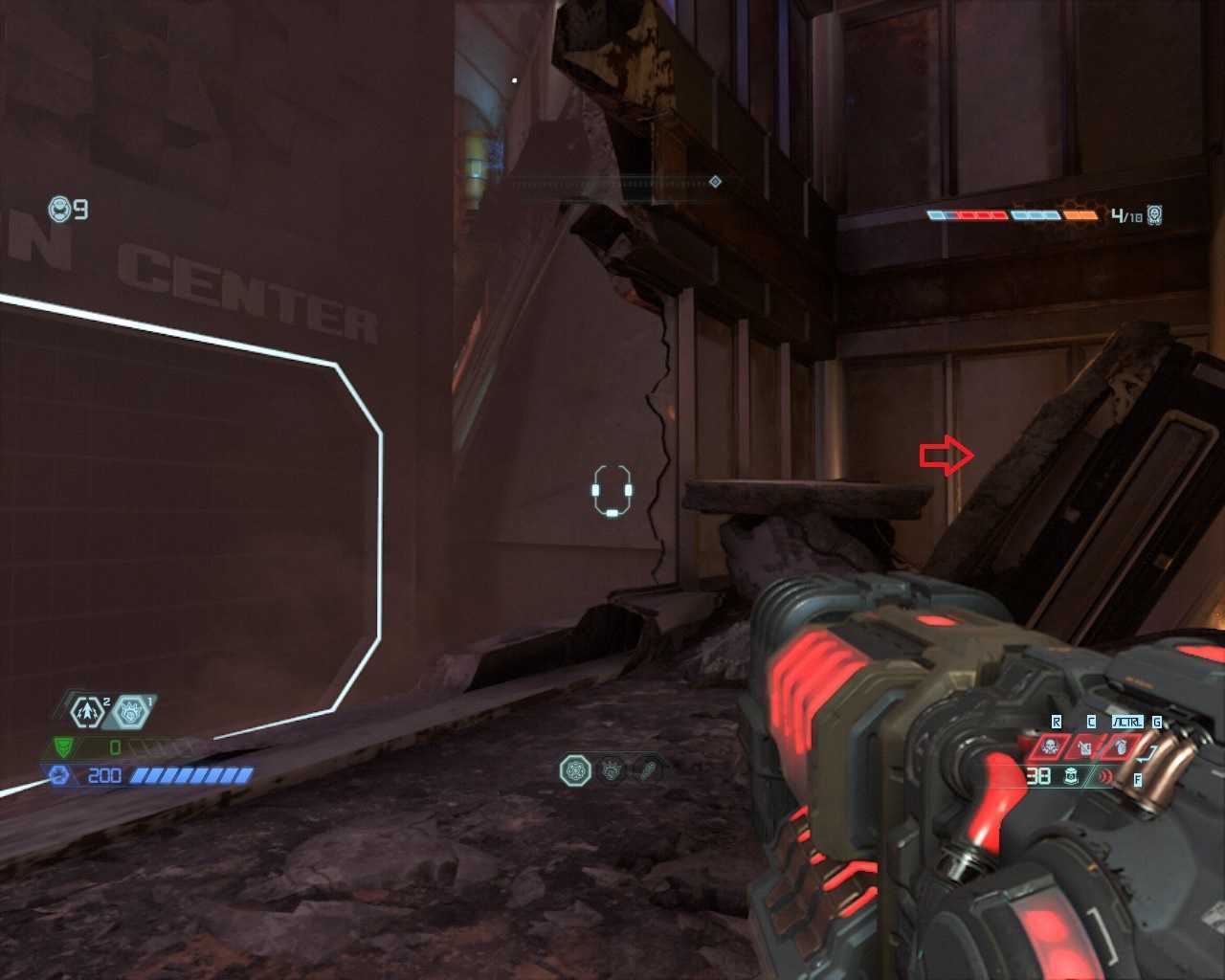
Task: Click the blue health cross icon
Action: (59, 775)
